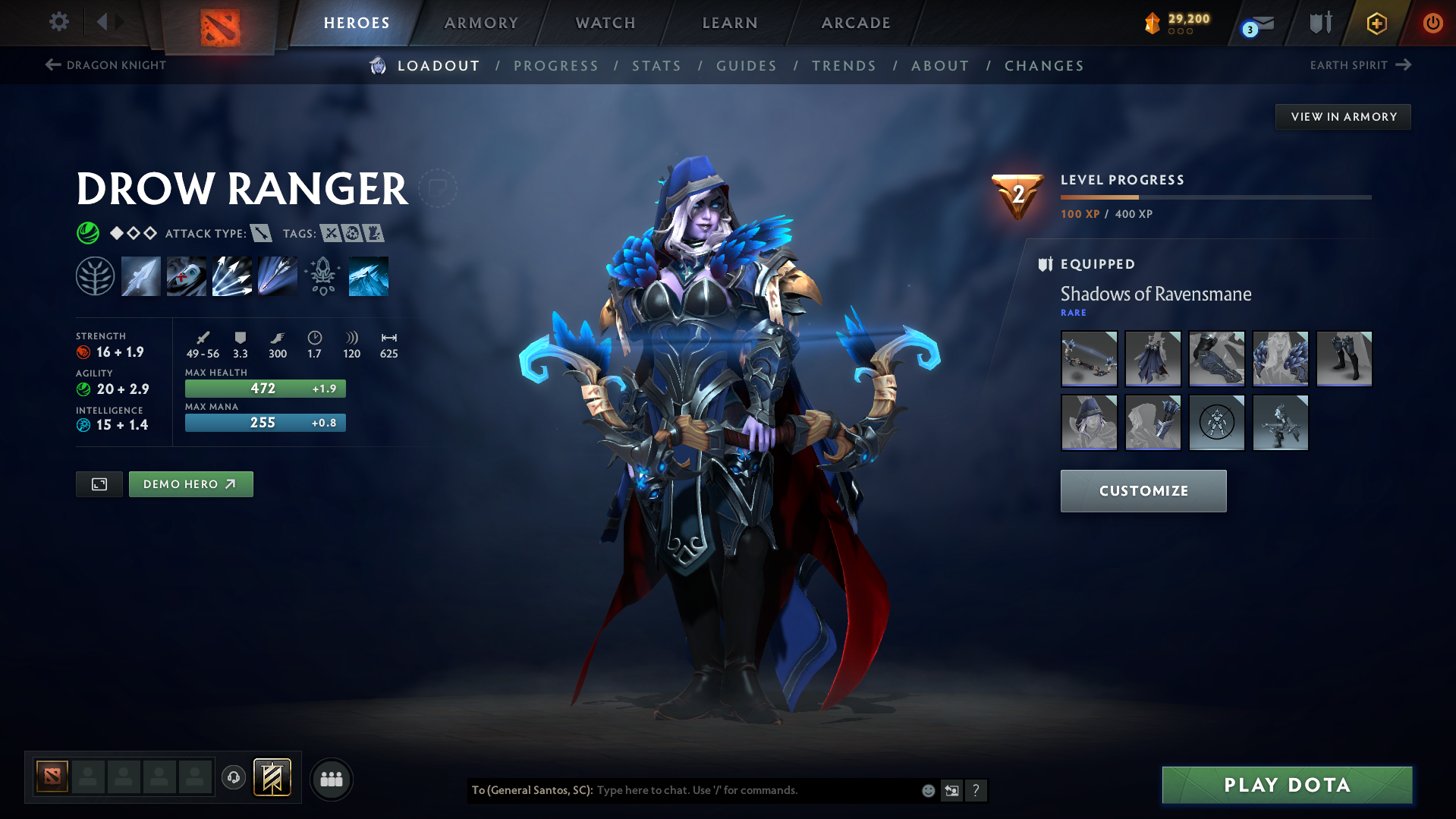
Task: Open the ARCADE menu item
Action: [x=856, y=23]
